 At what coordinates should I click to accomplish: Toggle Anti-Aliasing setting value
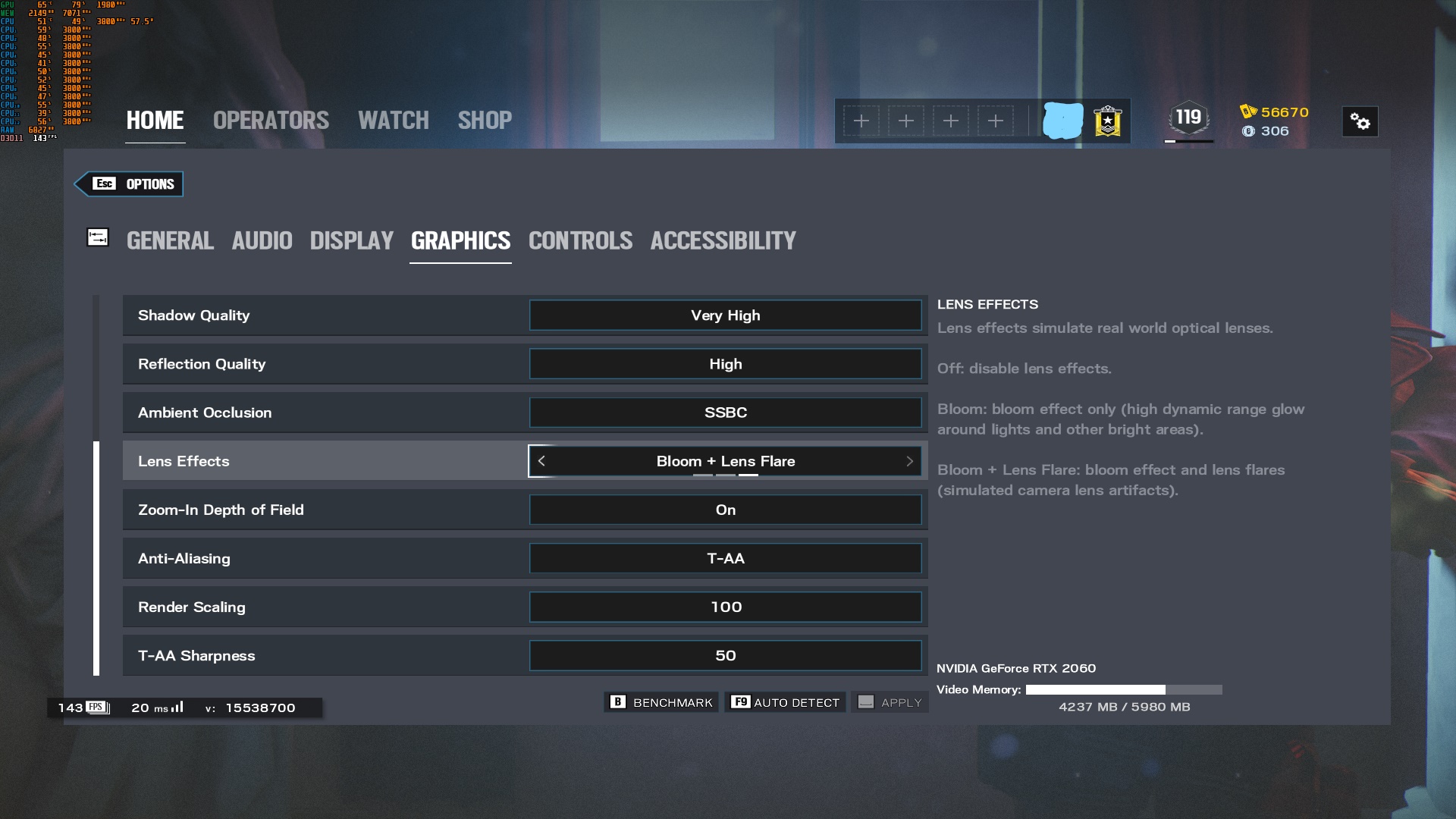[725, 558]
